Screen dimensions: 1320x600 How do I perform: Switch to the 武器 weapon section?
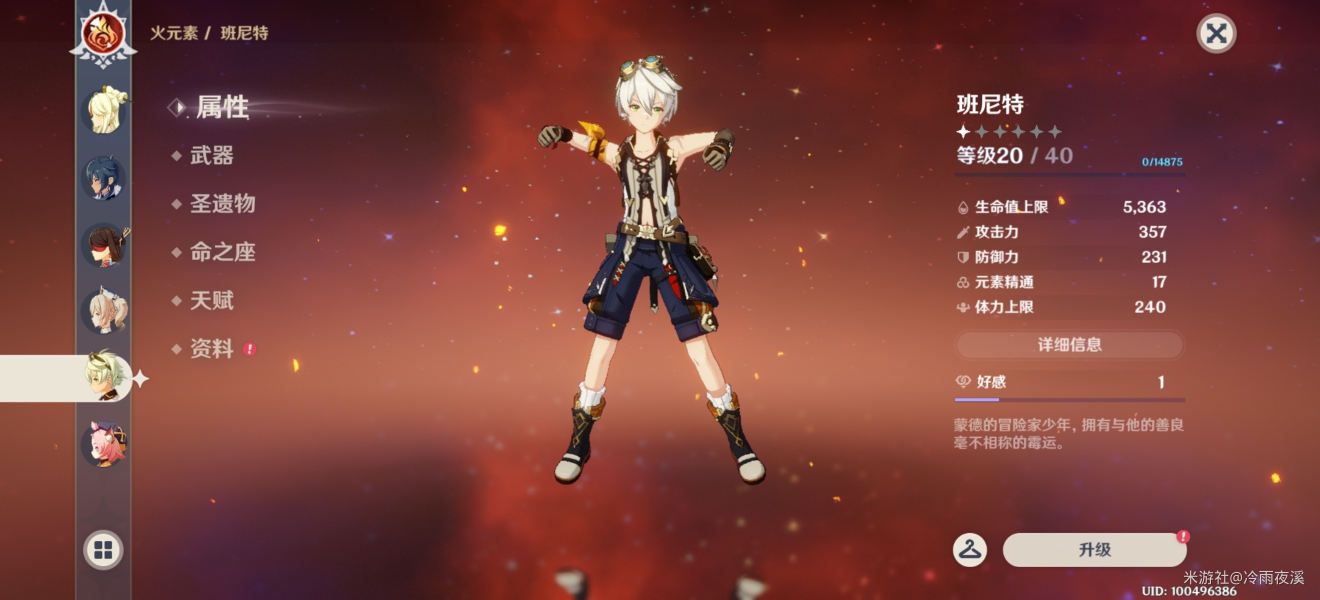pos(211,155)
